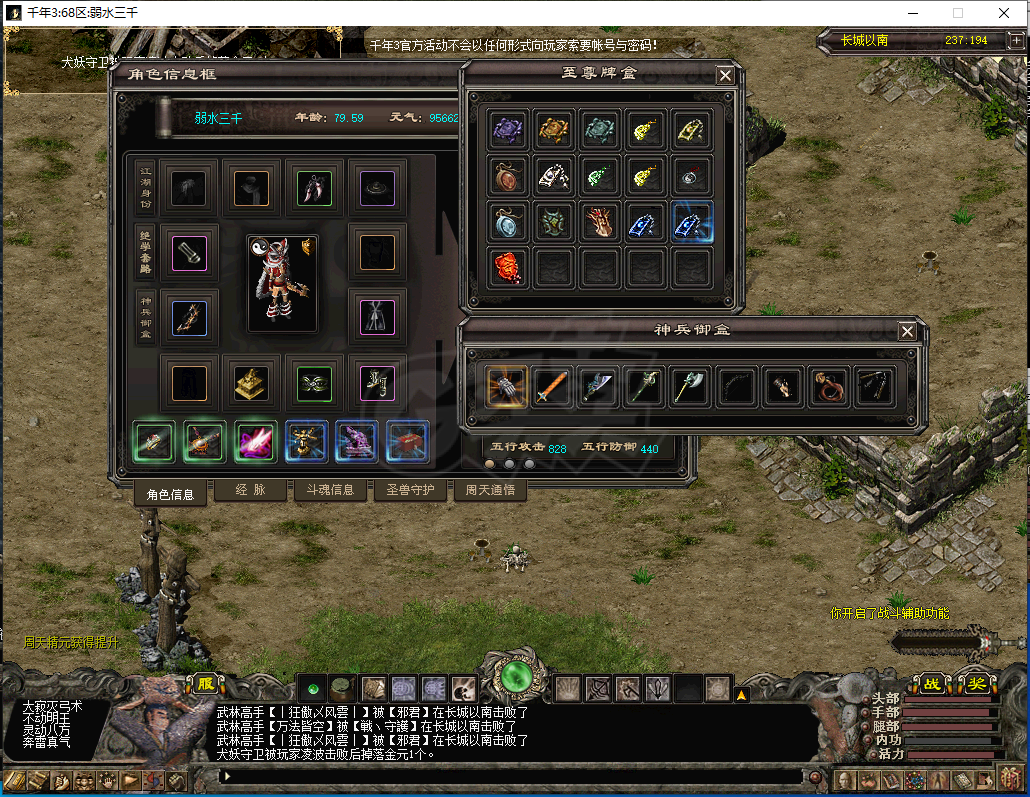
Task: Select the red token in the 至尊牌盒
Action: pos(509,267)
